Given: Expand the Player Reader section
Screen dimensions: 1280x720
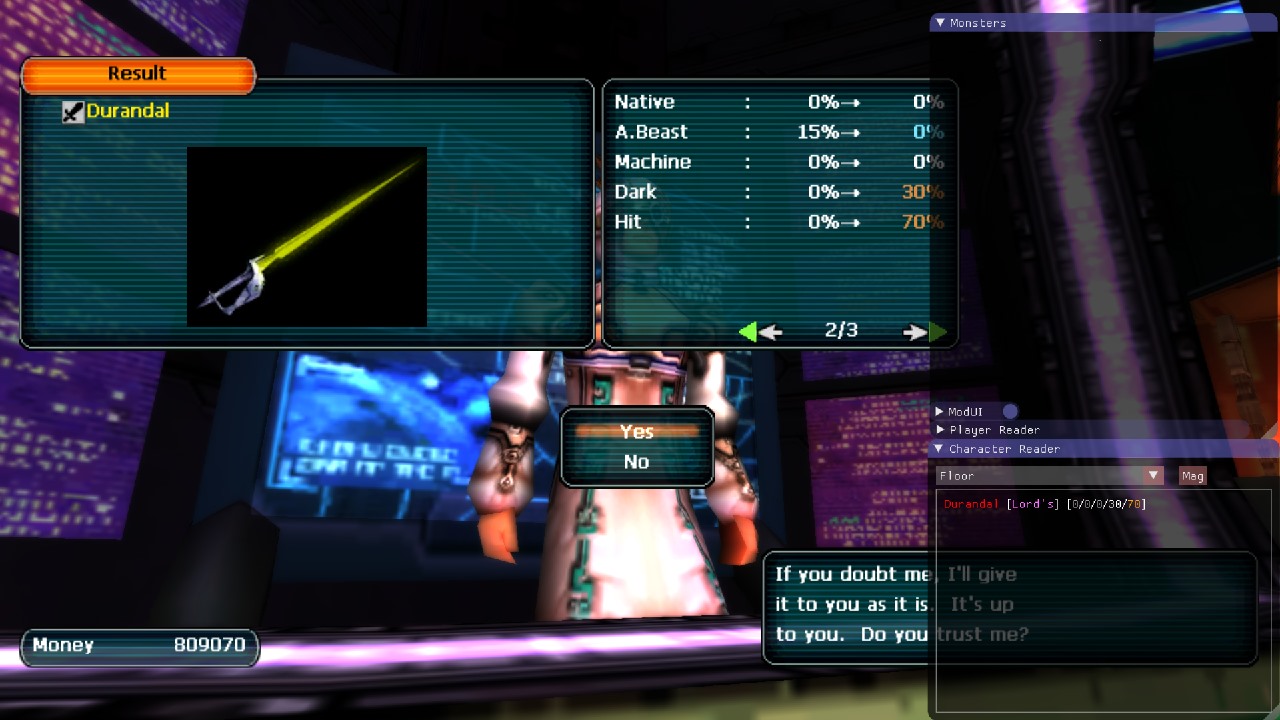Looking at the screenshot, I should 940,430.
